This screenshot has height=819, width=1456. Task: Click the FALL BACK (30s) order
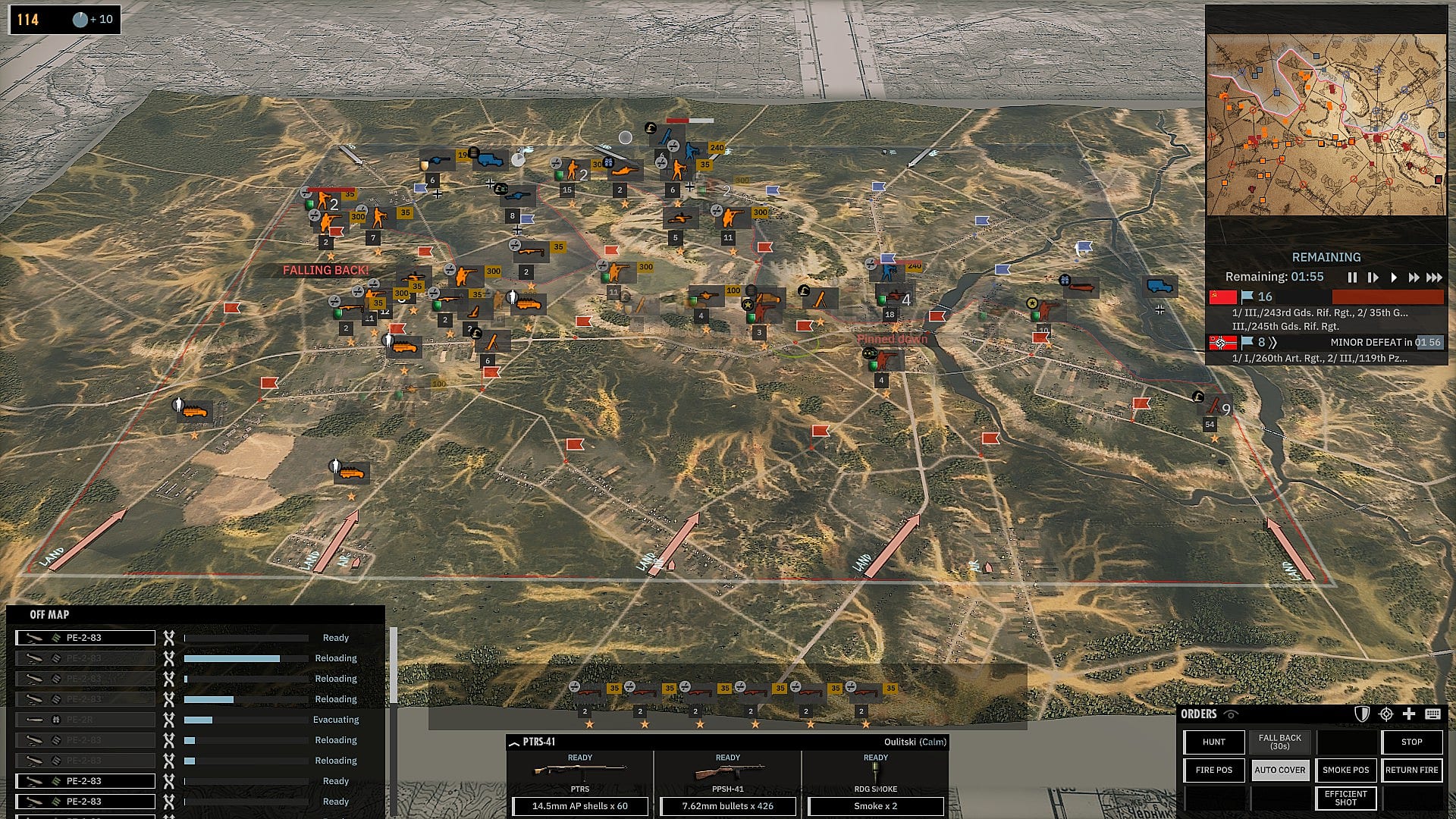[x=1279, y=742]
